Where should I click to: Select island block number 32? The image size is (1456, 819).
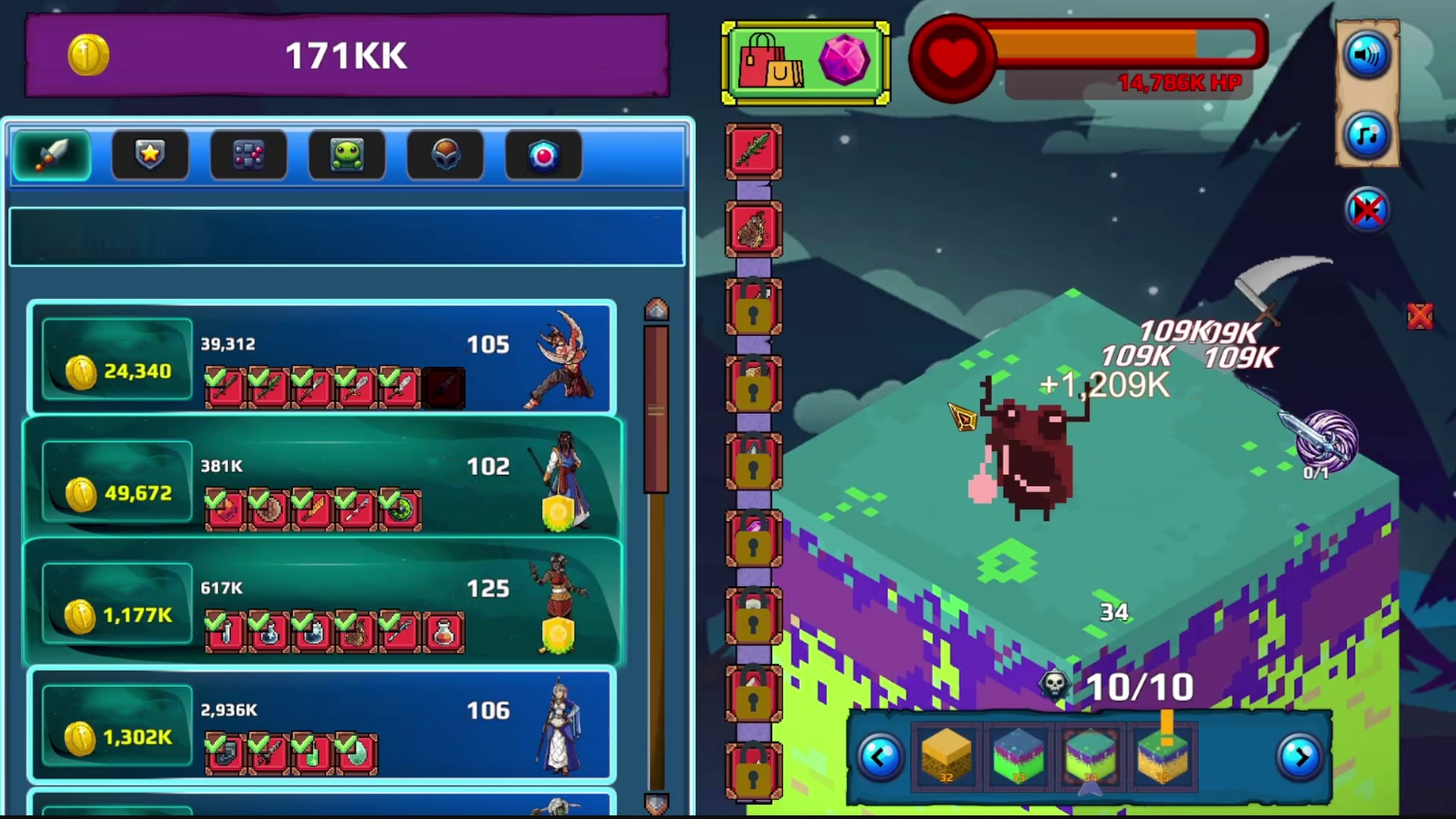pos(945,756)
